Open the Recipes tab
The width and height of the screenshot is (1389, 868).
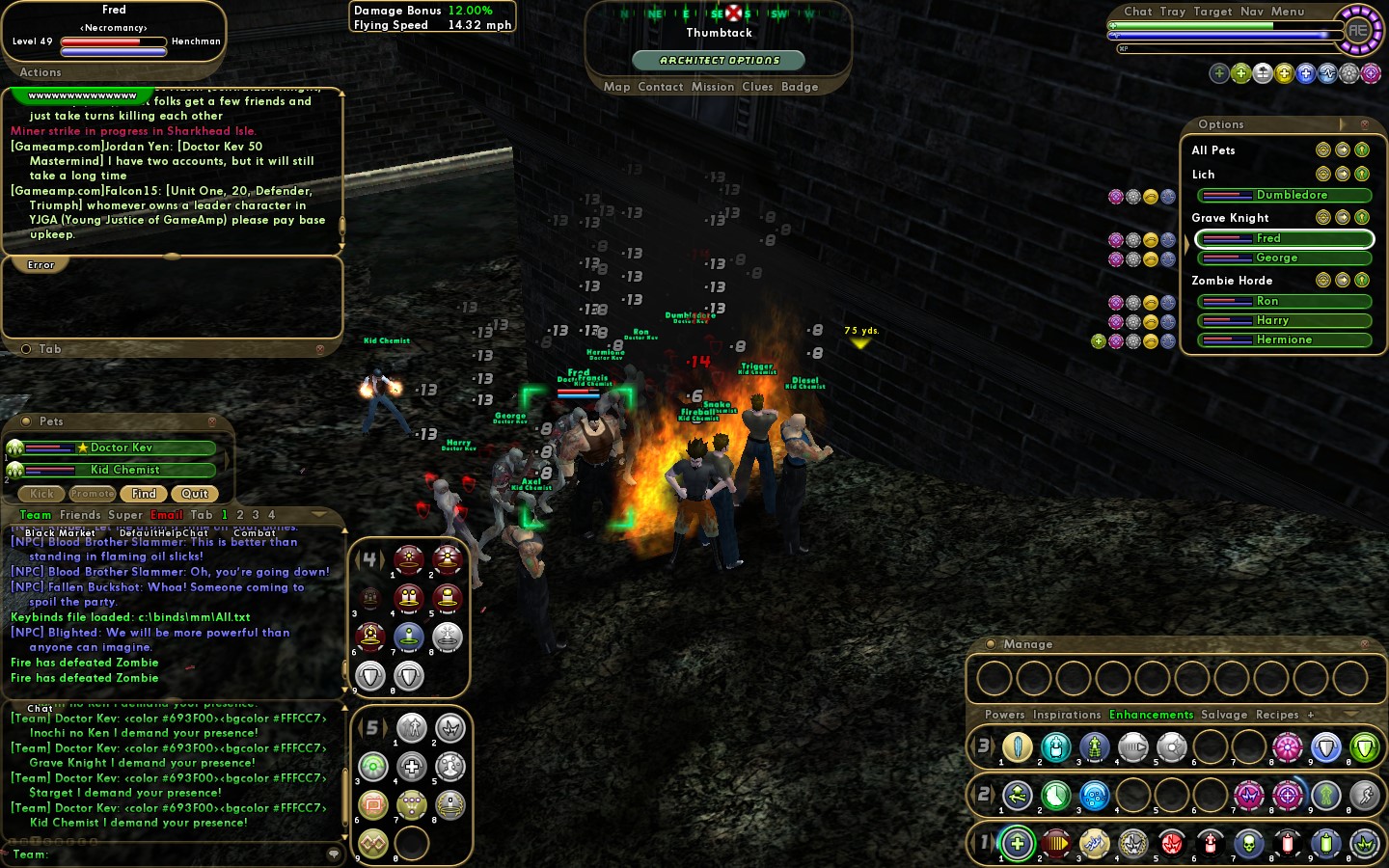coord(1277,715)
